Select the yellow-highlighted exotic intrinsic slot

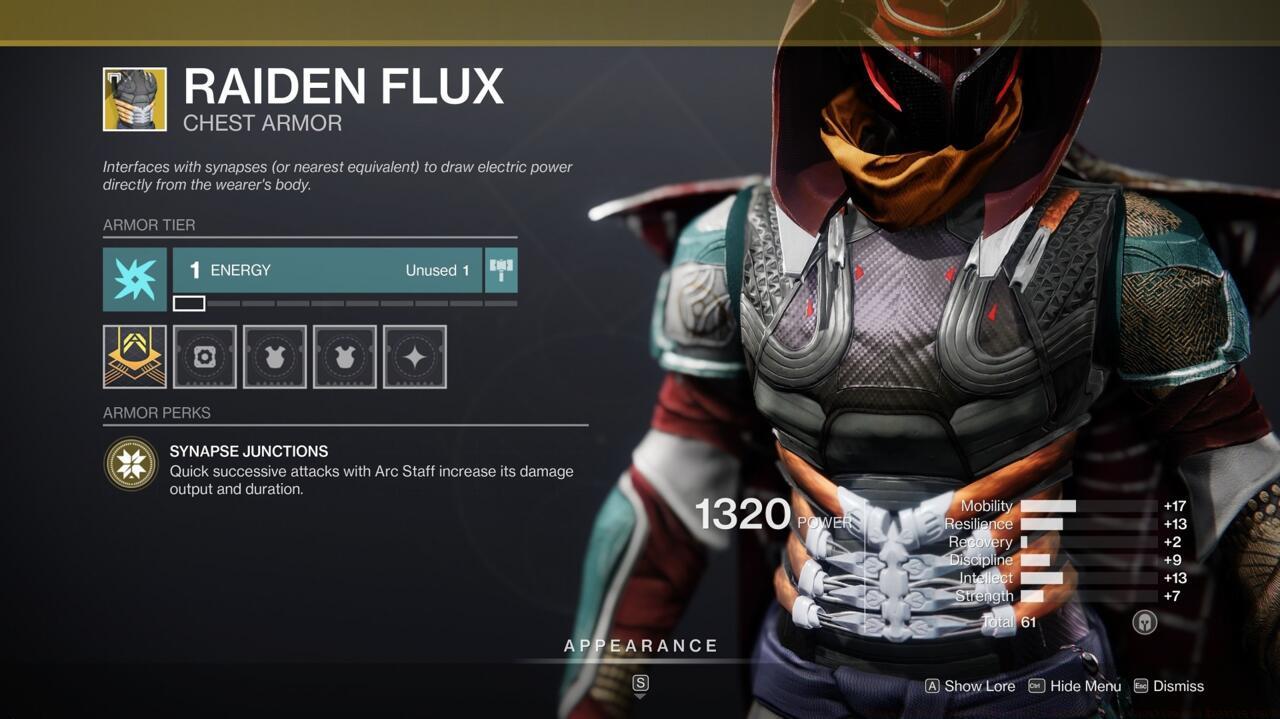[x=134, y=356]
